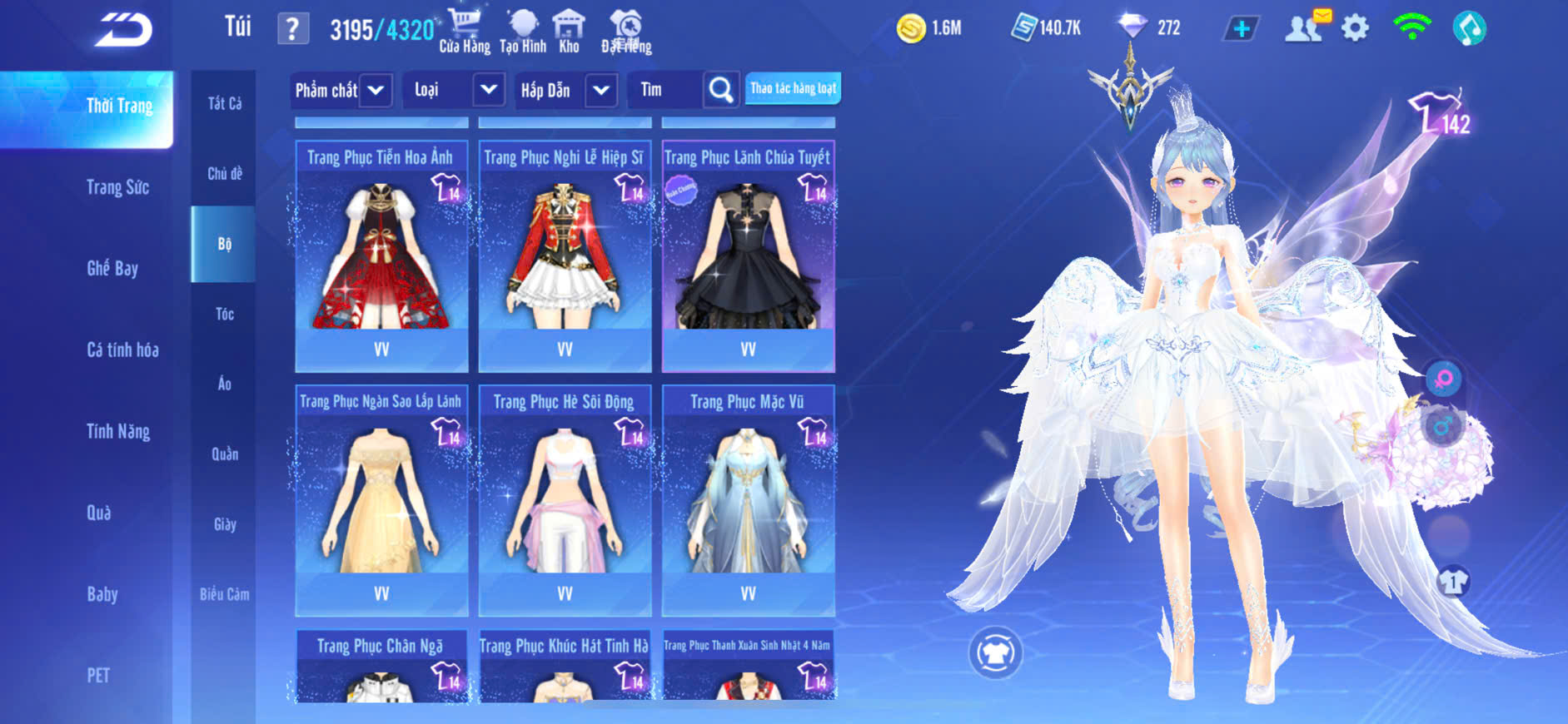Pick the Trang Phục Mặc Vũ outfit

(x=748, y=500)
